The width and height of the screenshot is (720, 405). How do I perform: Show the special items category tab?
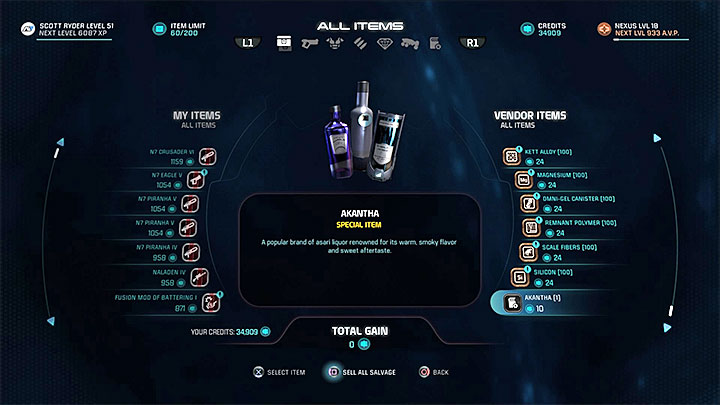pos(436,43)
